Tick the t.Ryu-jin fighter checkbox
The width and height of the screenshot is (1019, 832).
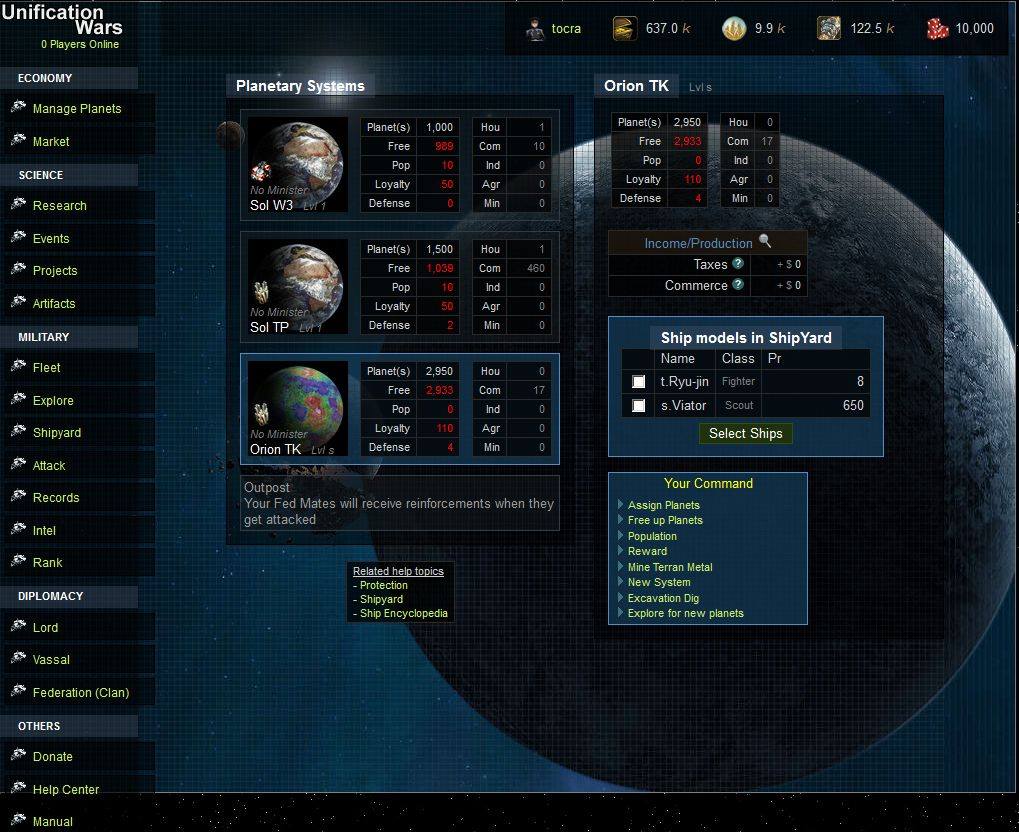click(x=639, y=382)
